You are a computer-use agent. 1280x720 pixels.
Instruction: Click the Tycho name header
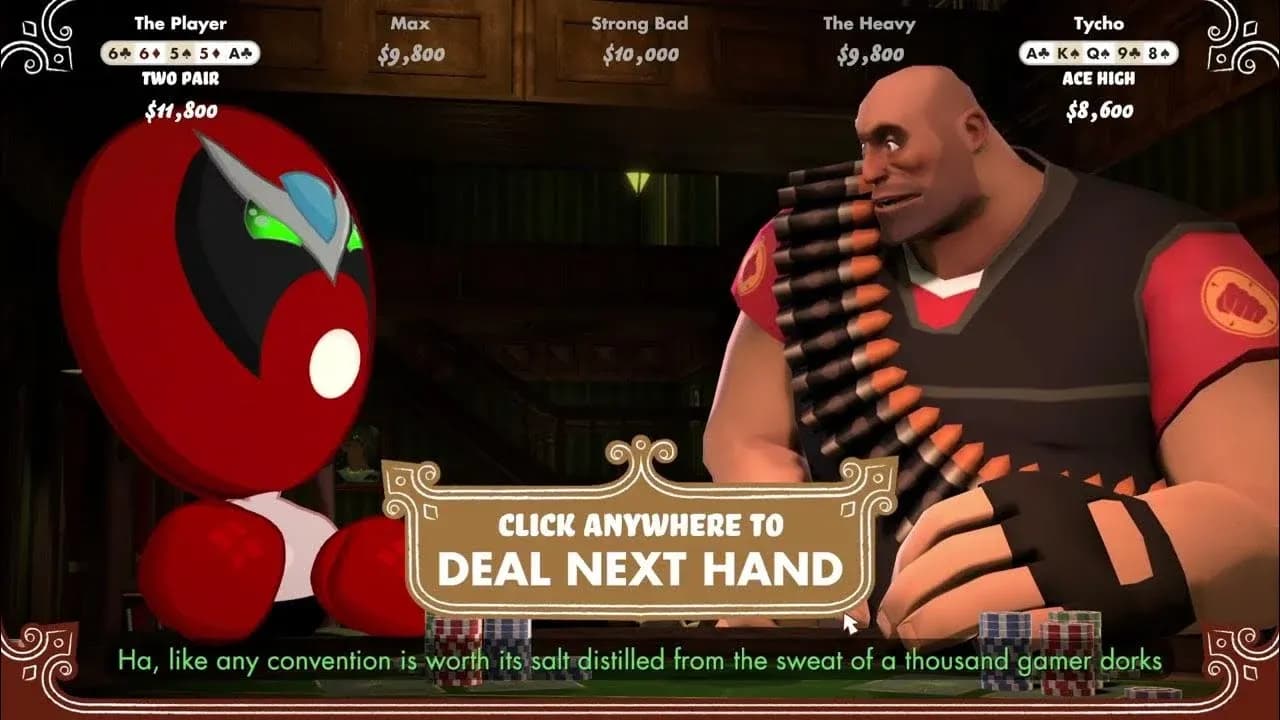(x=1099, y=24)
